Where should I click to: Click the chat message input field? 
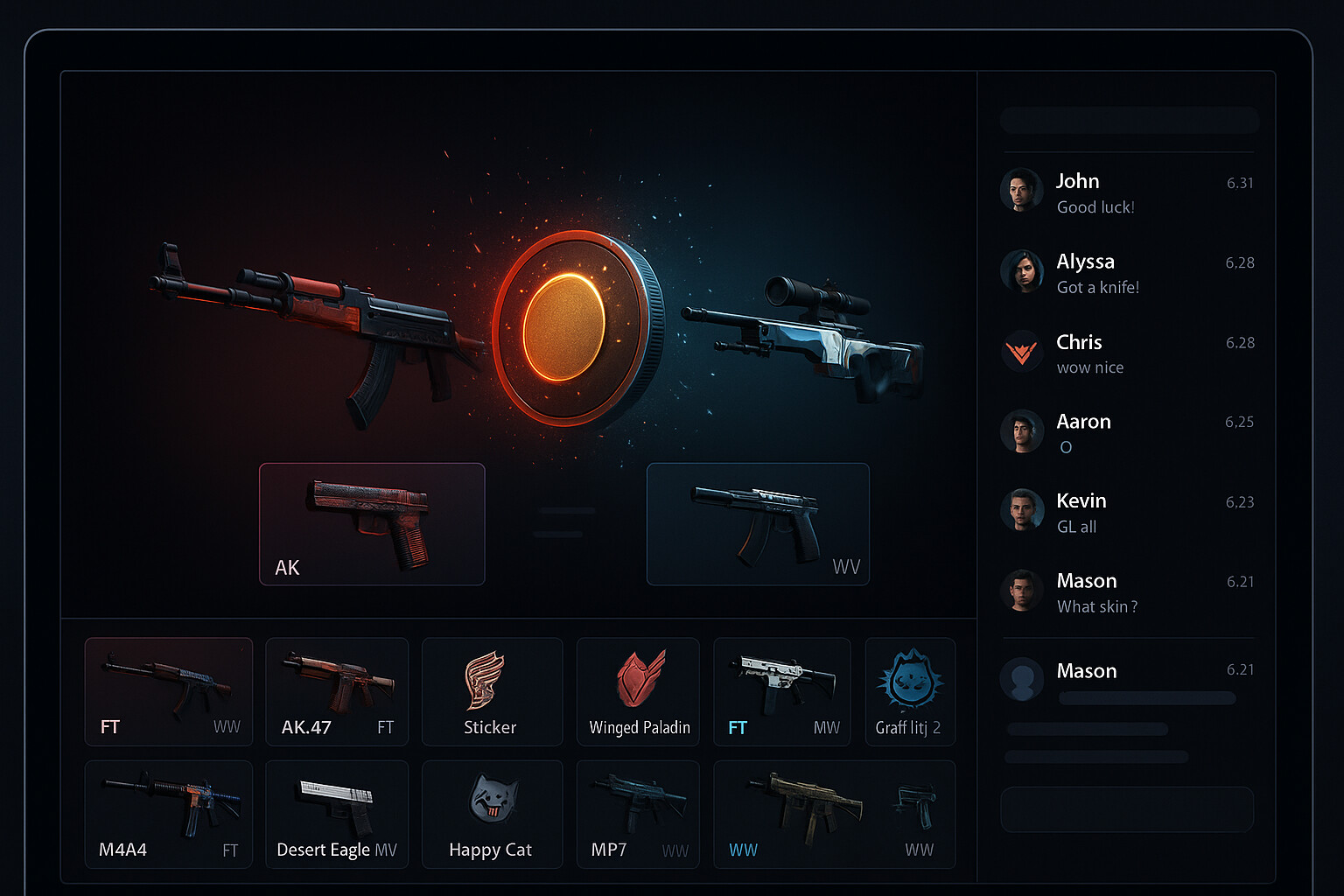tap(1127, 809)
